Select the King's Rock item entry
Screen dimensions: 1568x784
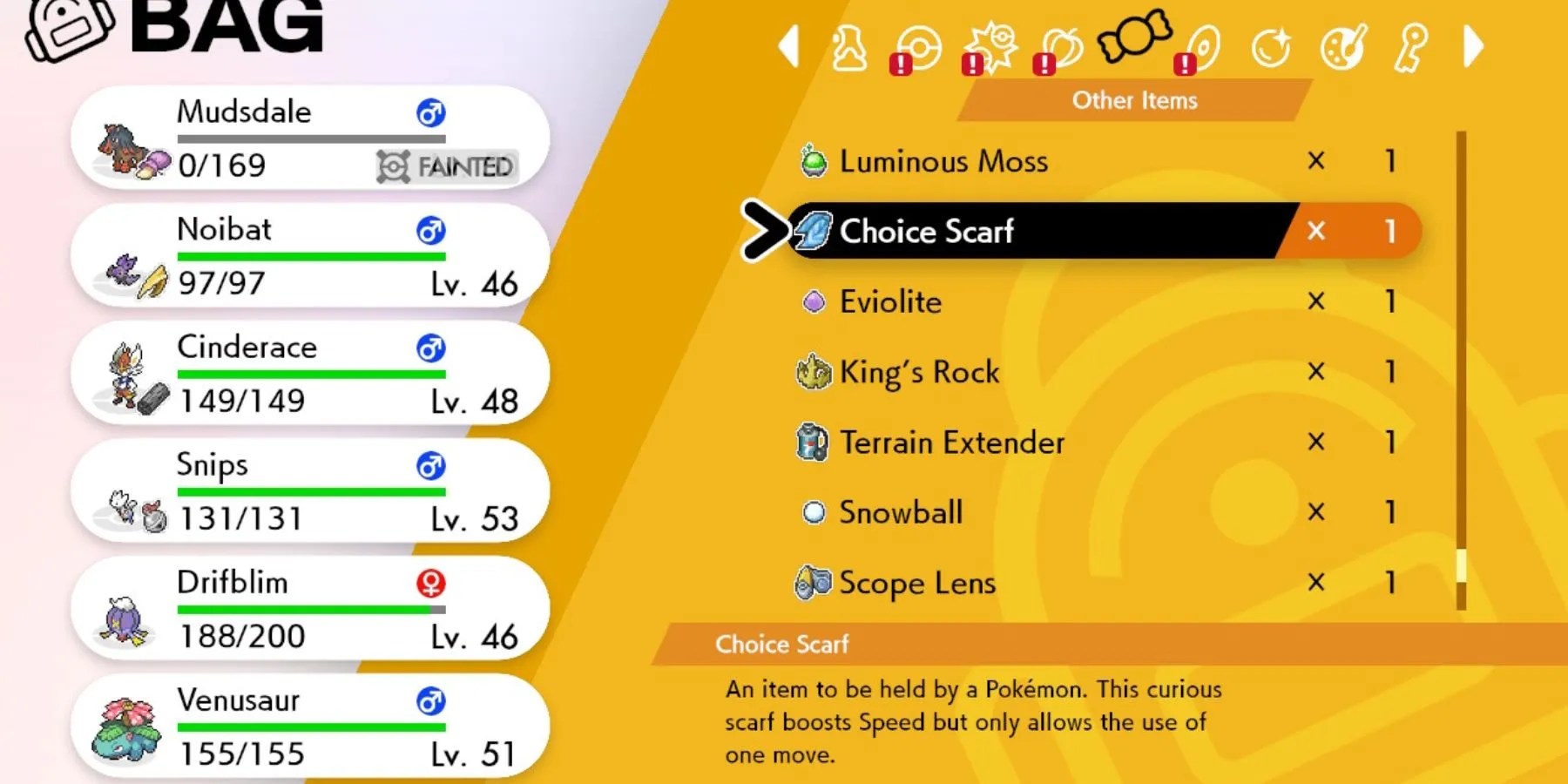[919, 373]
